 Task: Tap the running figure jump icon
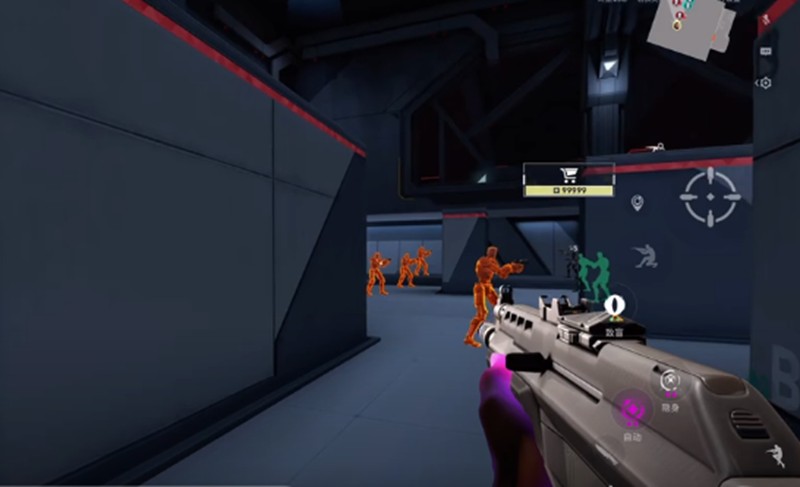[646, 256]
